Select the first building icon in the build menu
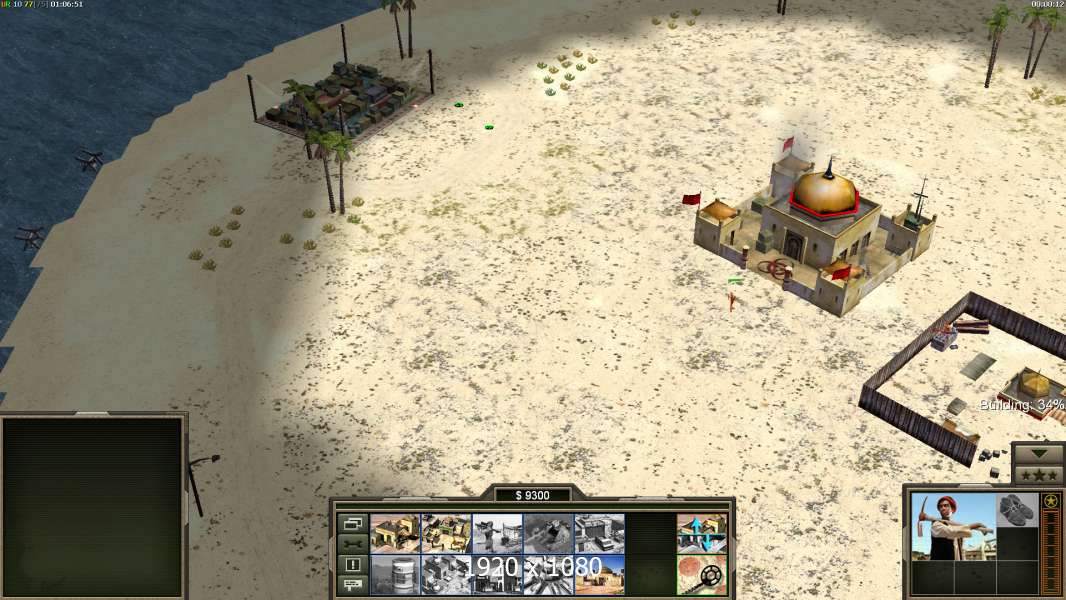 [395, 534]
